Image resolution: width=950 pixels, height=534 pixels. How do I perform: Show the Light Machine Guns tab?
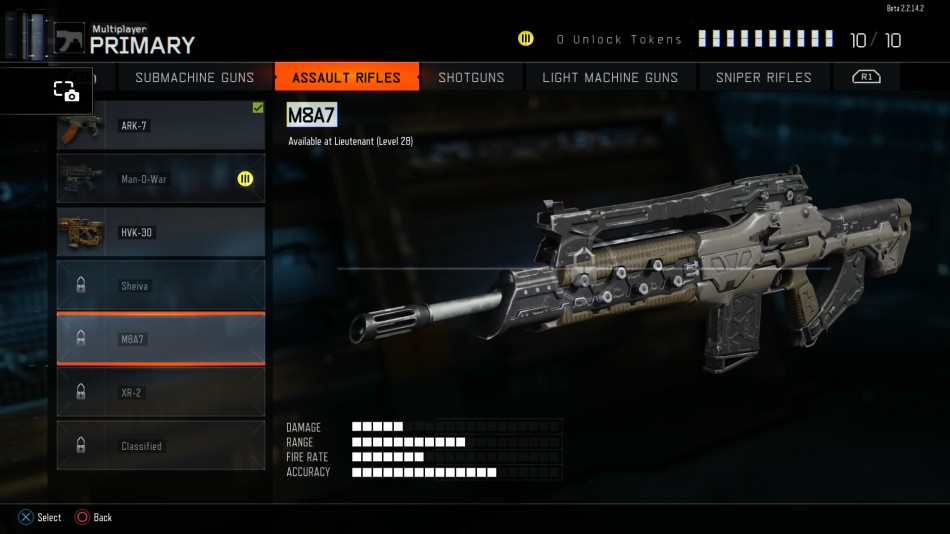[x=610, y=77]
